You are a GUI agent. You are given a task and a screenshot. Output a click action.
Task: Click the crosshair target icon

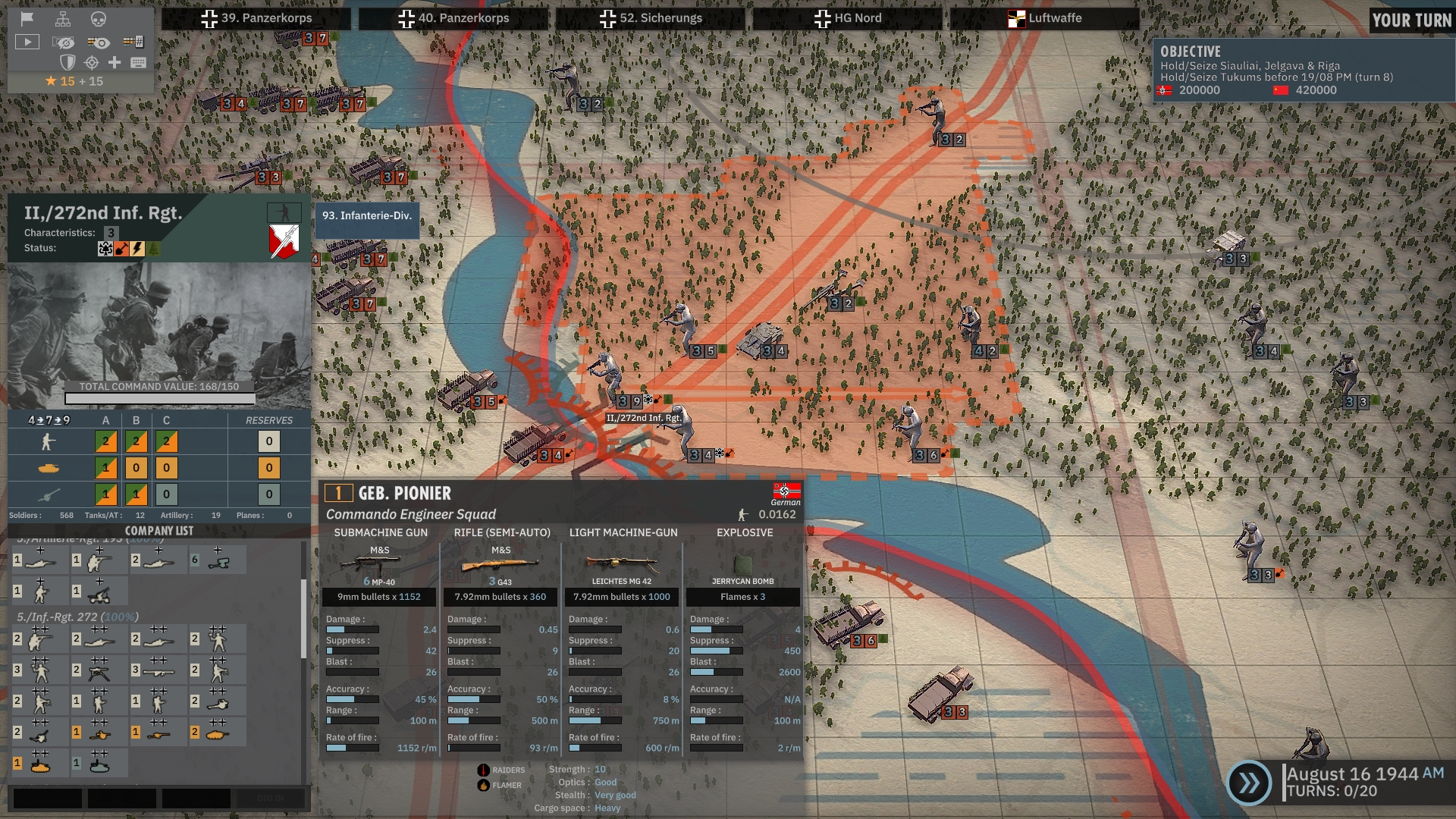91,62
